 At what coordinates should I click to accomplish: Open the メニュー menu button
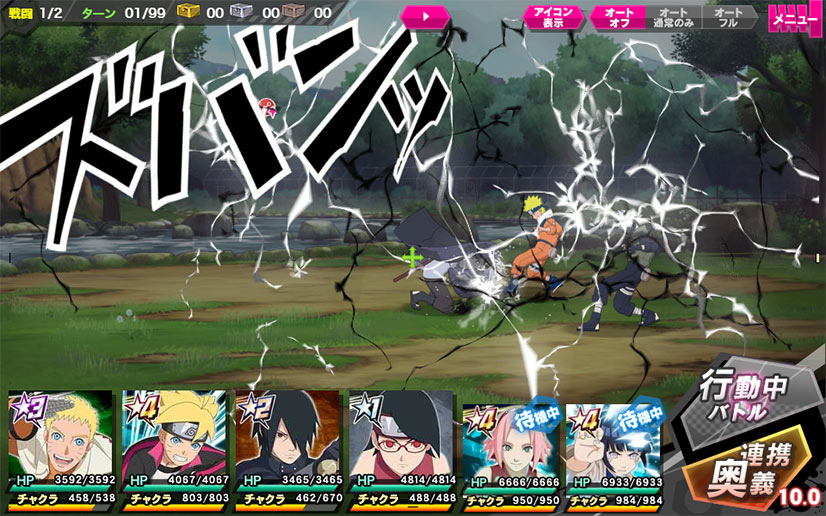tap(795, 18)
